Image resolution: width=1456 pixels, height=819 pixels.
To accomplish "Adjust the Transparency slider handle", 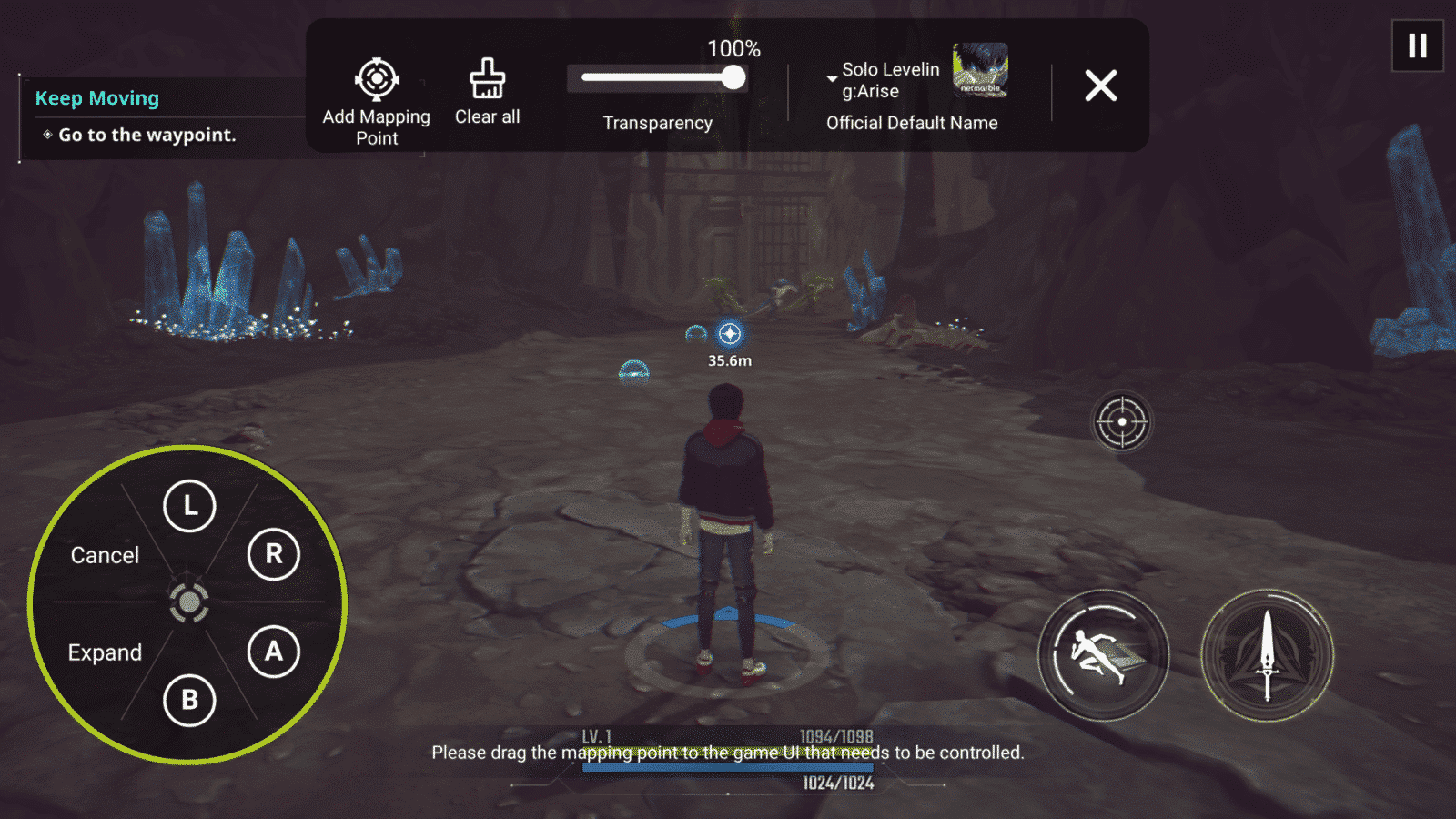I will pos(733,78).
